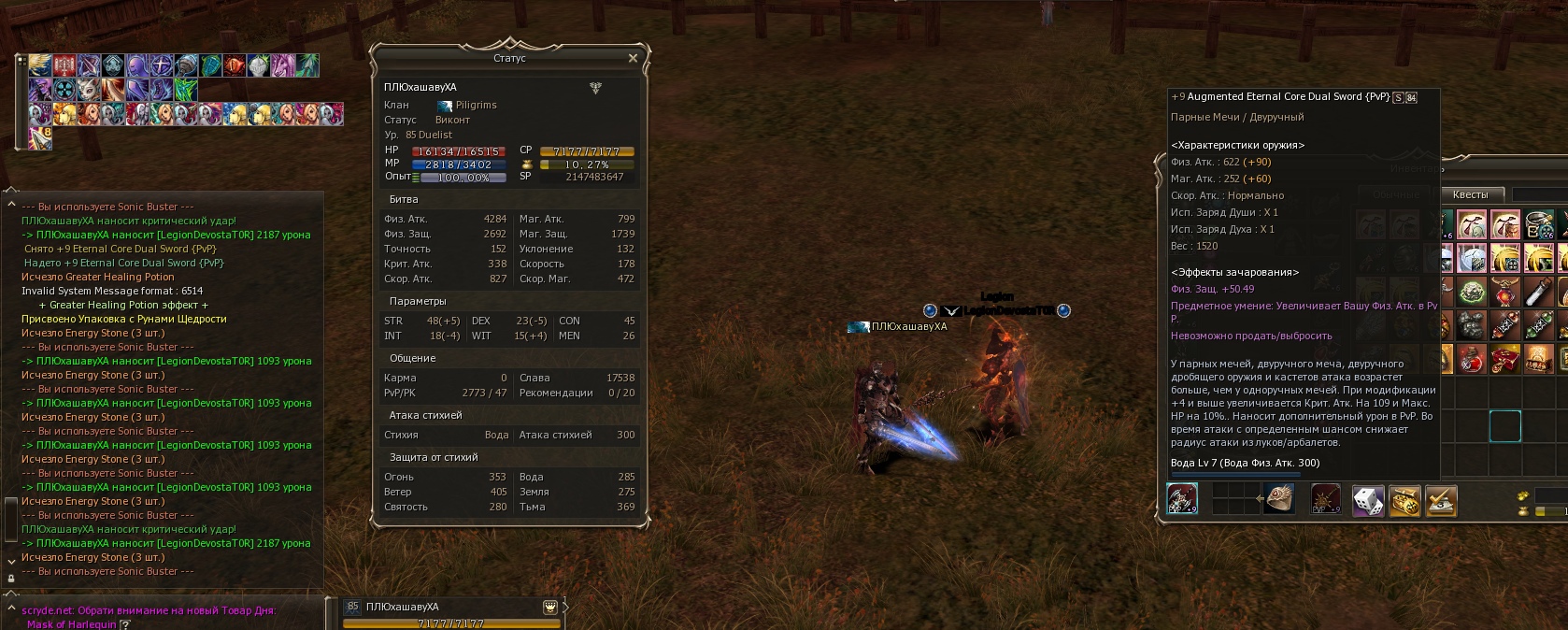The width and height of the screenshot is (1568, 630).
Task: Select the PvP dual sword inventory slot
Action: click(1182, 498)
